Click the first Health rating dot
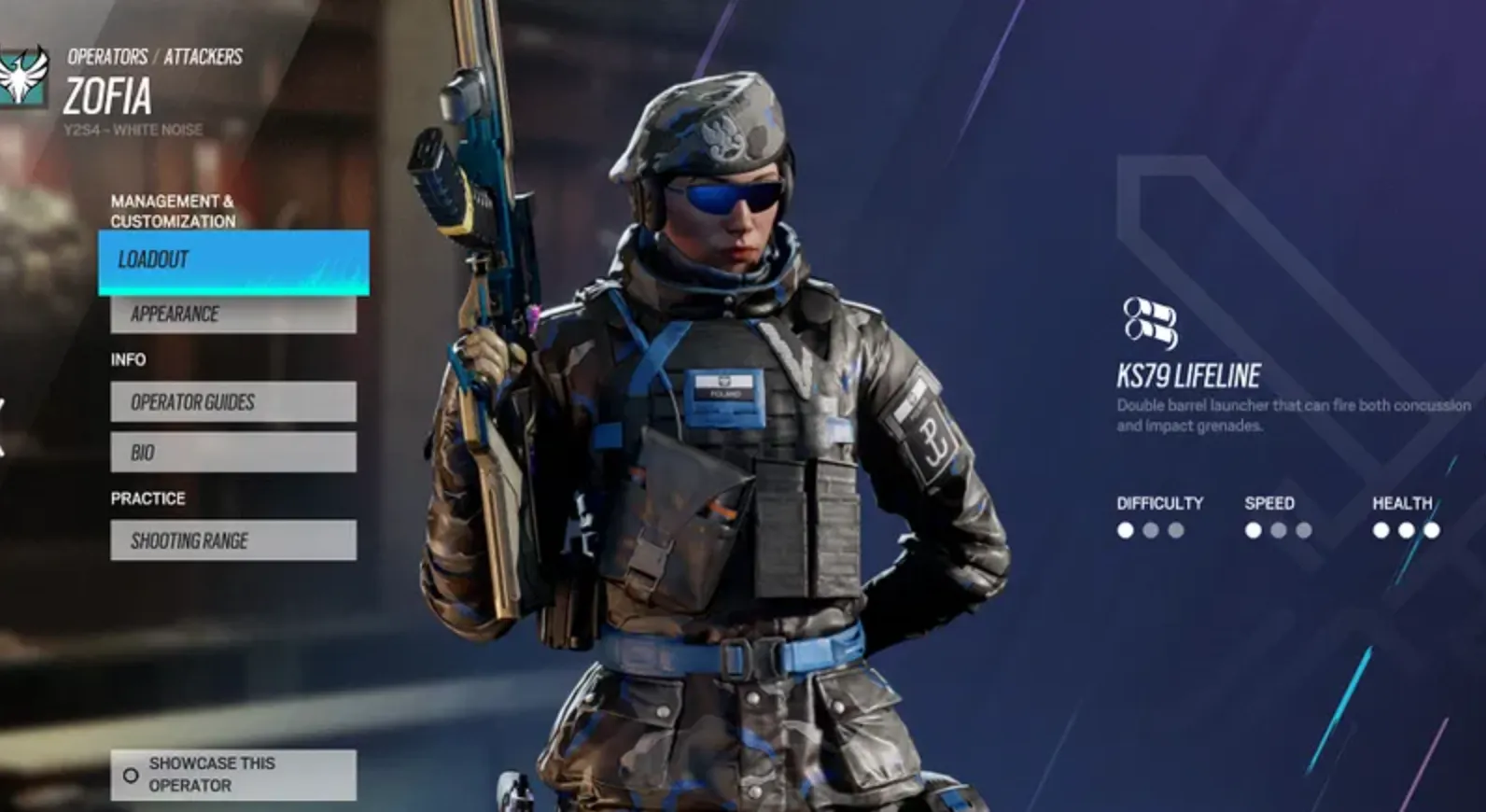The height and width of the screenshot is (812, 1486). coord(1380,528)
